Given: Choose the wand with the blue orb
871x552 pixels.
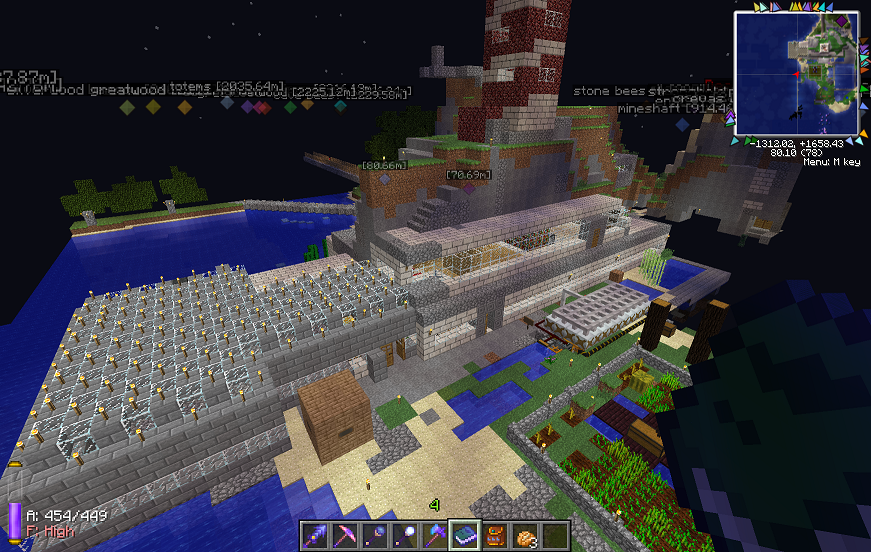Looking at the screenshot, I should point(376,535).
